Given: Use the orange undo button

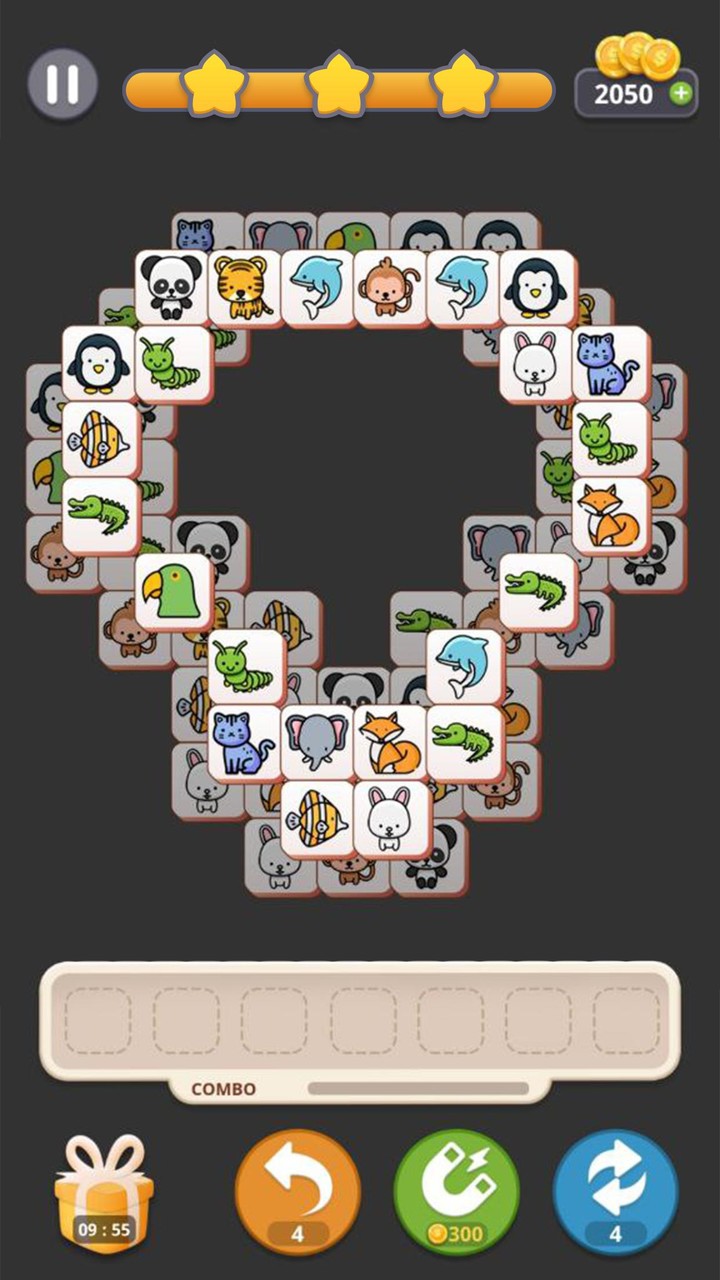Looking at the screenshot, I should coord(297,1190).
